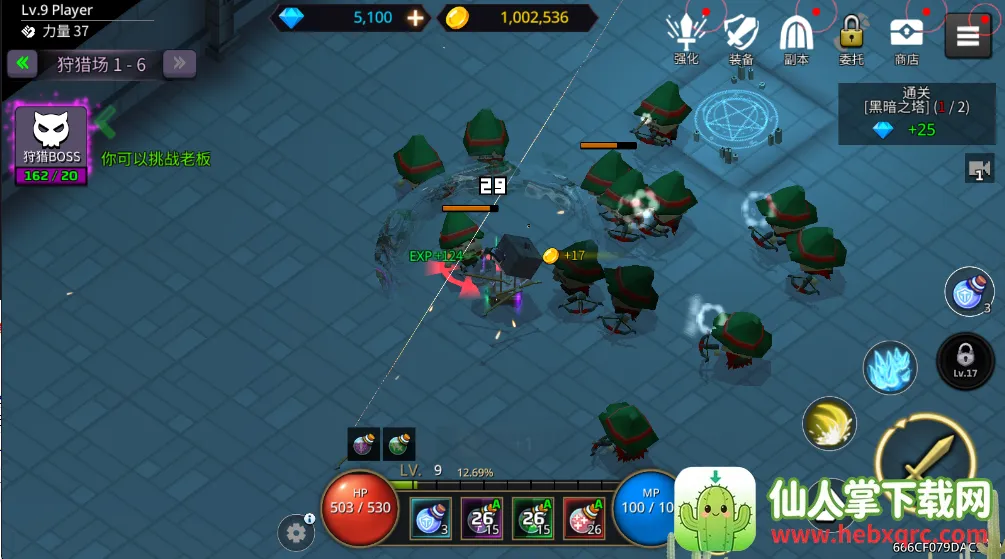Open the 强化 enhancement menu
Viewport: 1005px width, 559px height.
point(686,39)
